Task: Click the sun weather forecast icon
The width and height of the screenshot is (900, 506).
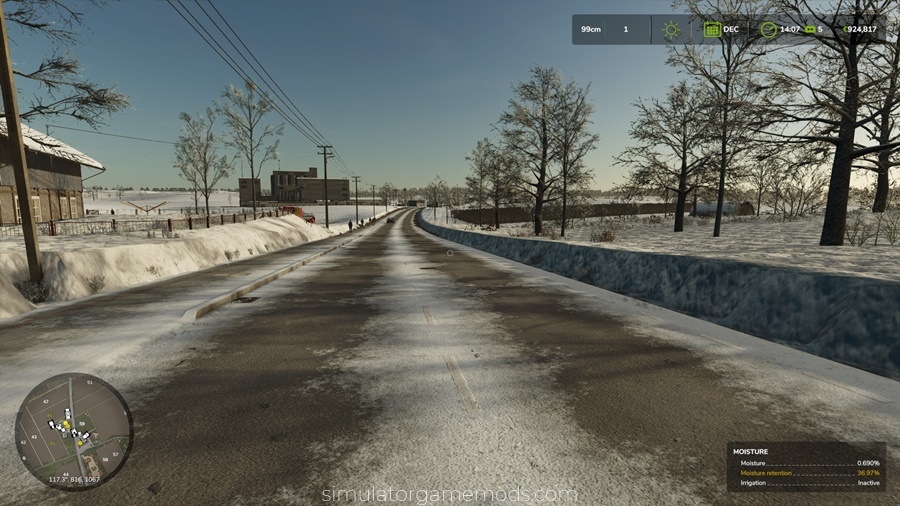Action: pos(670,30)
